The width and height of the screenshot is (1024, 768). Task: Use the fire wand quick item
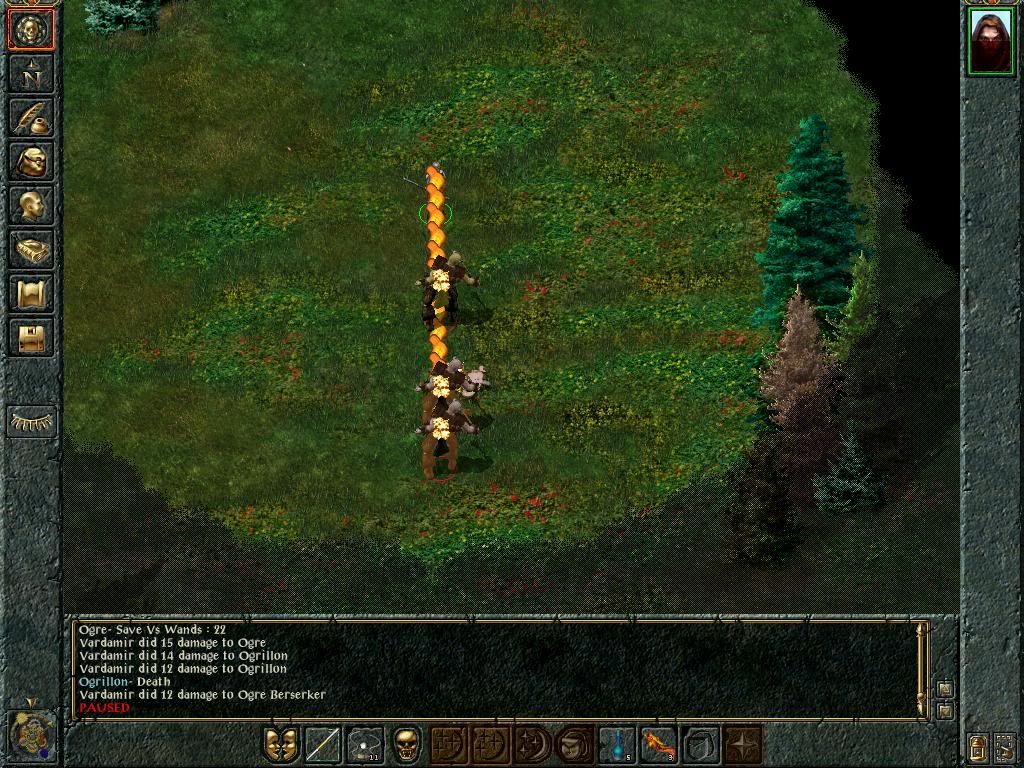coord(659,745)
